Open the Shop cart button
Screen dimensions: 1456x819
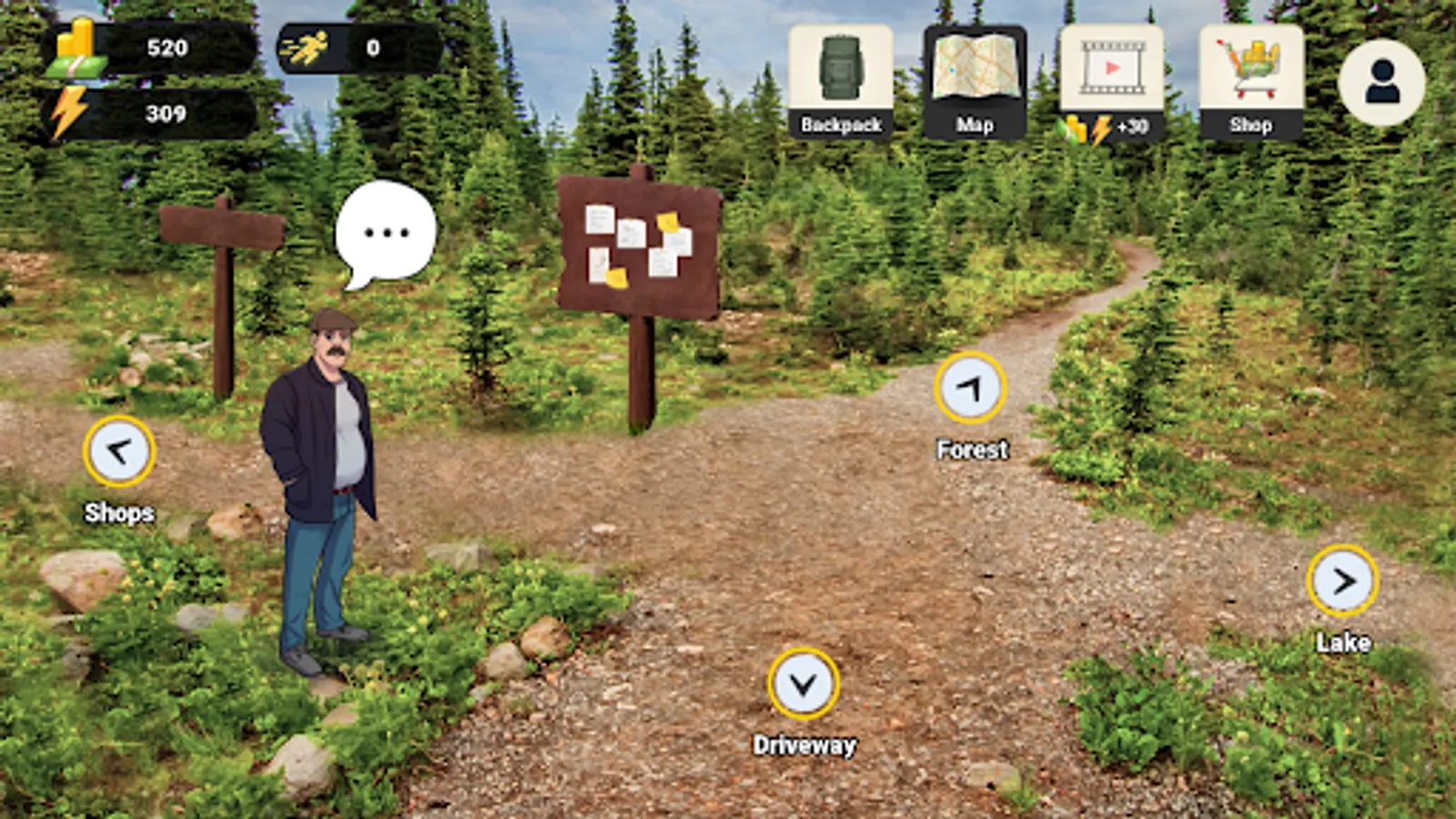coord(1250,82)
